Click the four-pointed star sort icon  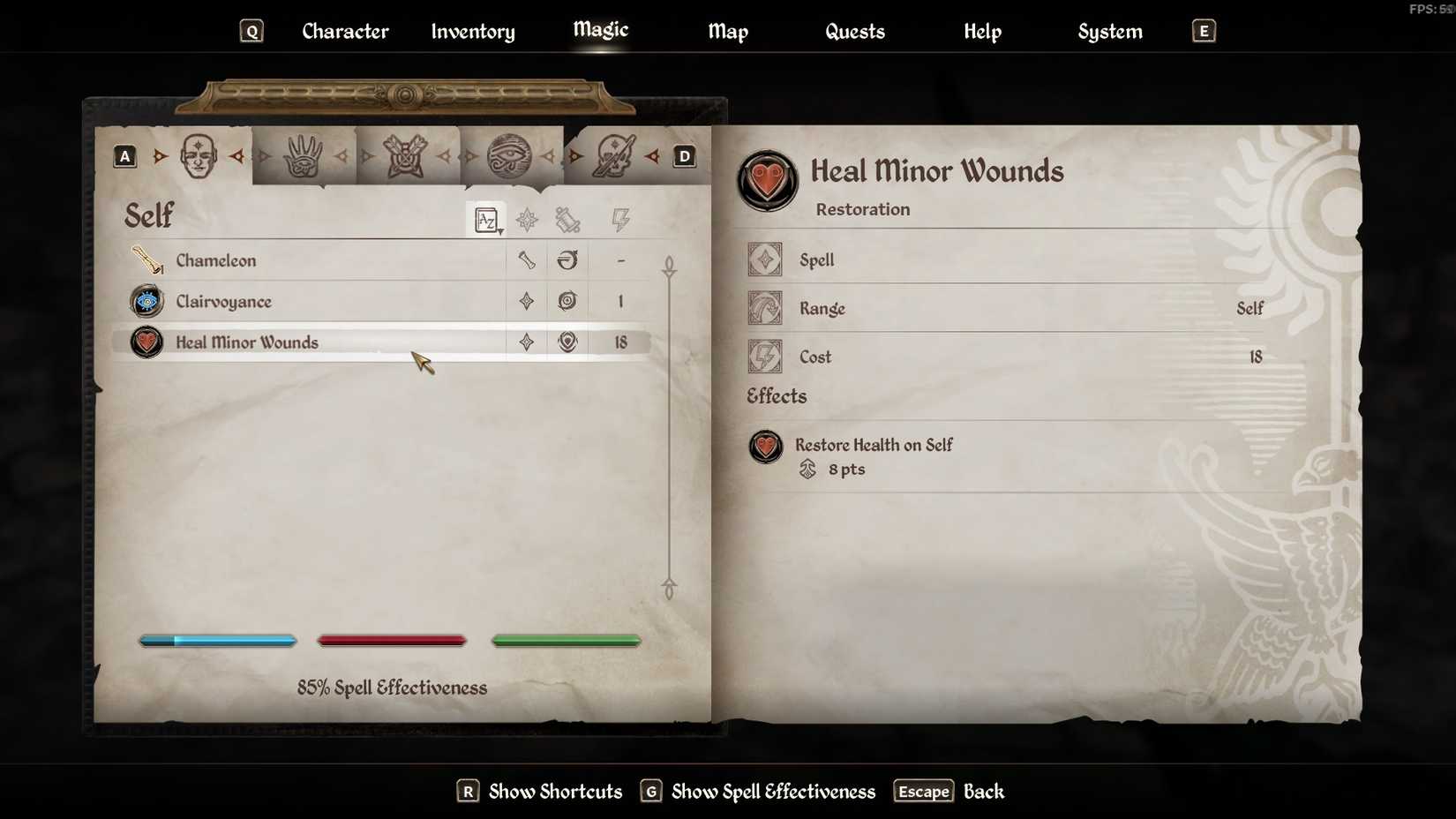tap(527, 220)
